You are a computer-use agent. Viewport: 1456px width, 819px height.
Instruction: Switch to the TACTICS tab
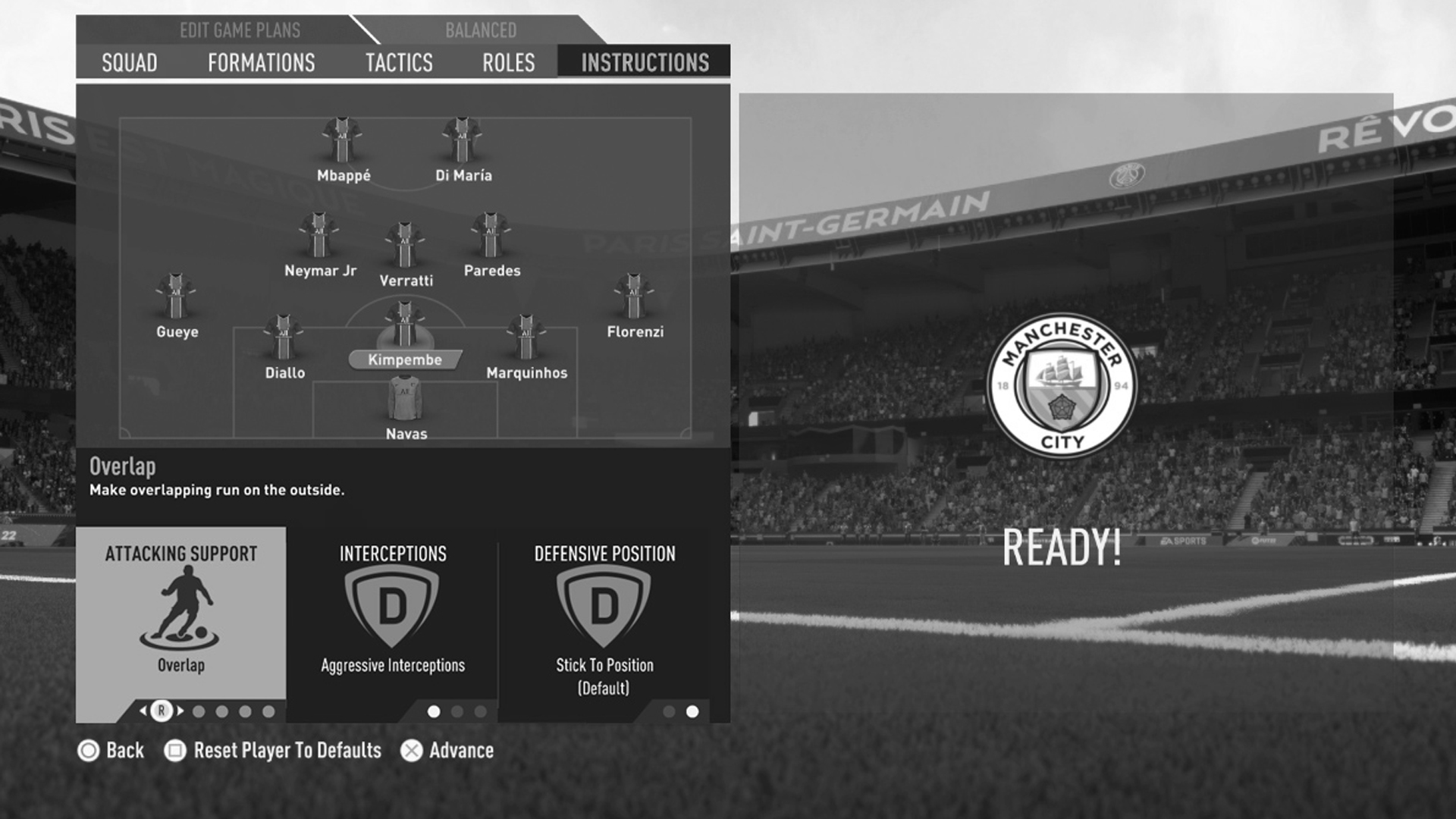point(399,63)
